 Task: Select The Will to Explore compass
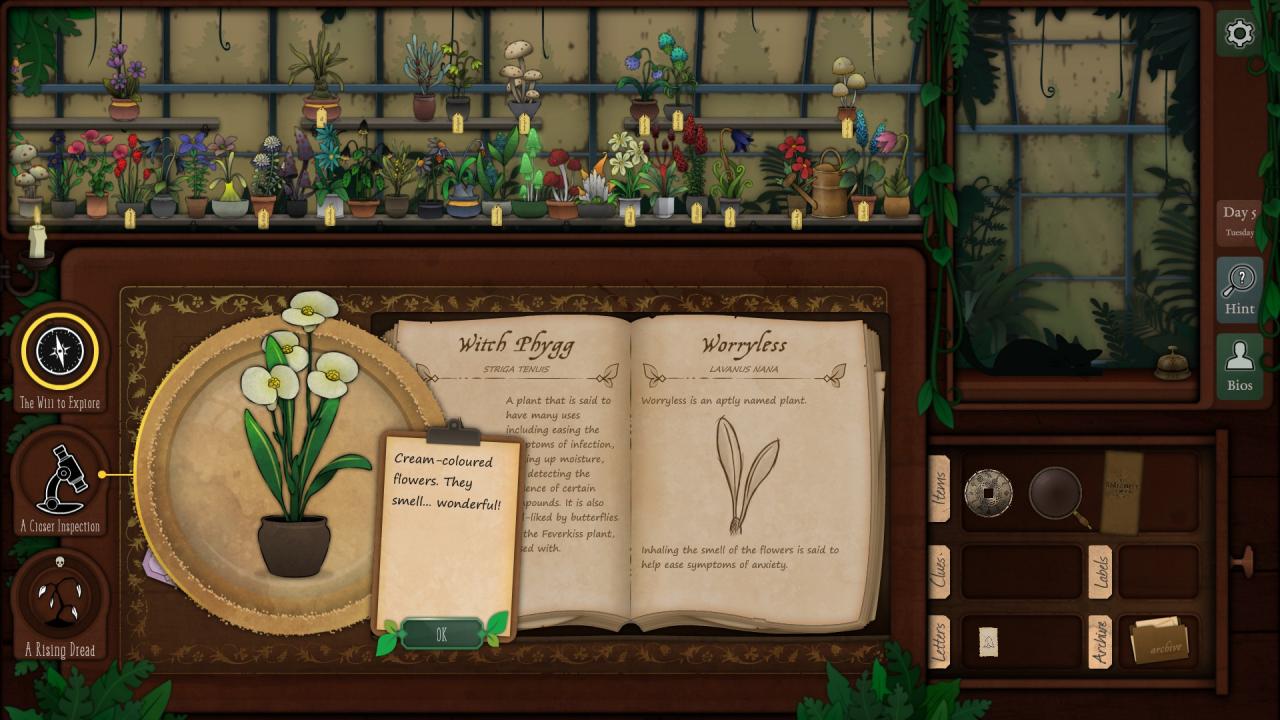(60, 352)
